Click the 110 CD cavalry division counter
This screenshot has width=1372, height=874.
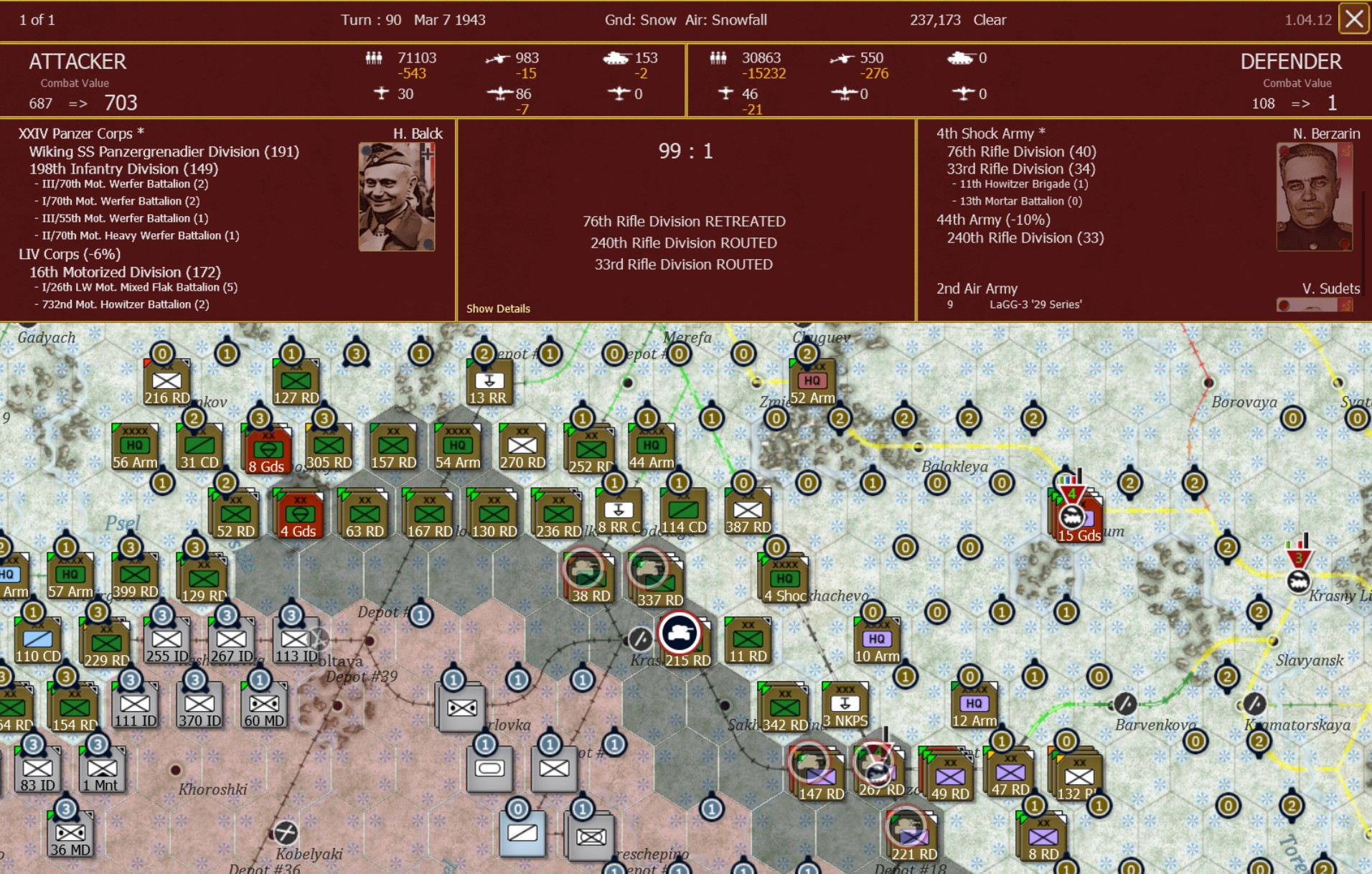click(39, 639)
